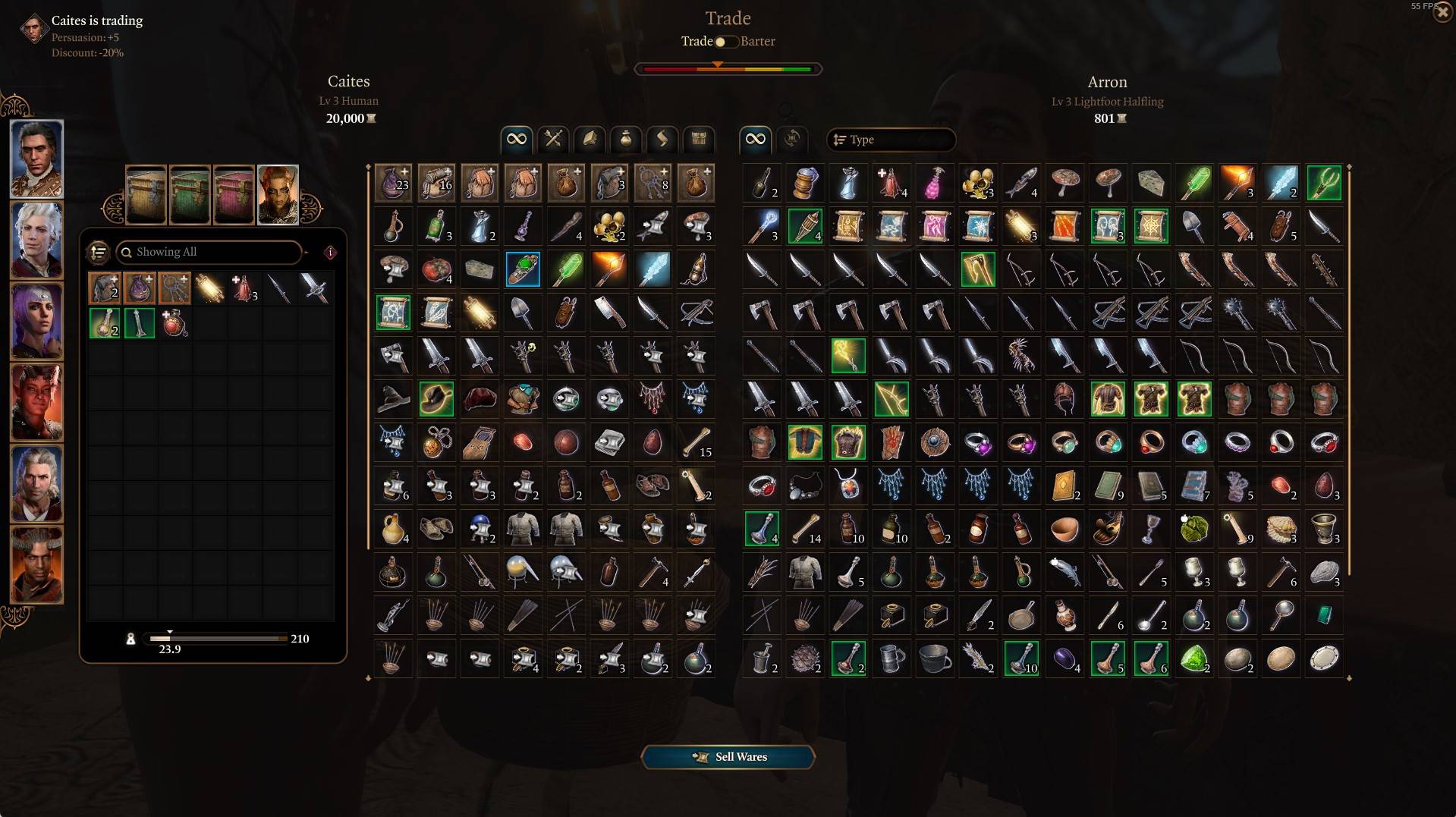Open the scrolls filter in the trader's inventory
This screenshot has height=817, width=1456.
(x=661, y=140)
